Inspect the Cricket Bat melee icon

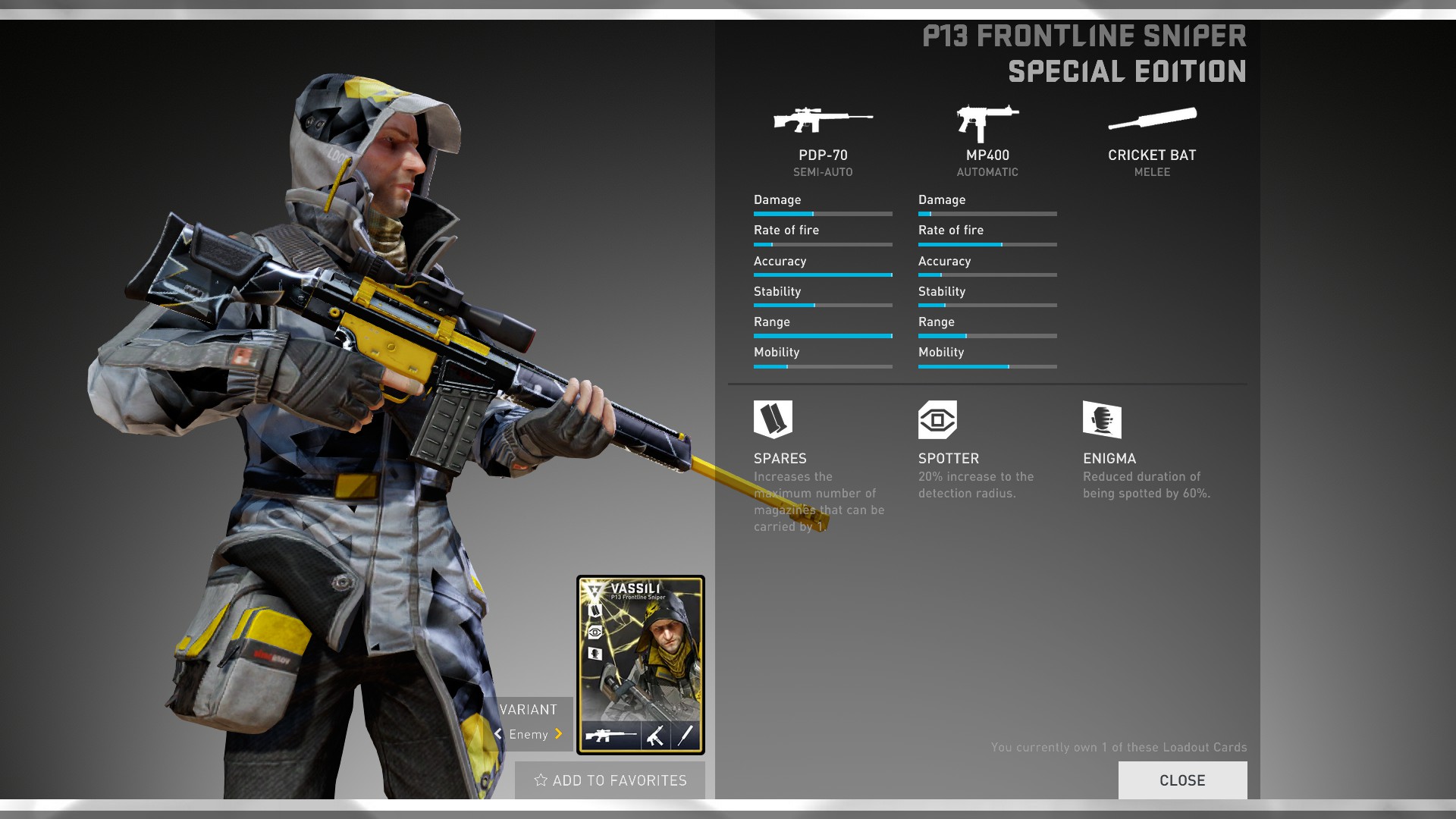pos(1152,120)
